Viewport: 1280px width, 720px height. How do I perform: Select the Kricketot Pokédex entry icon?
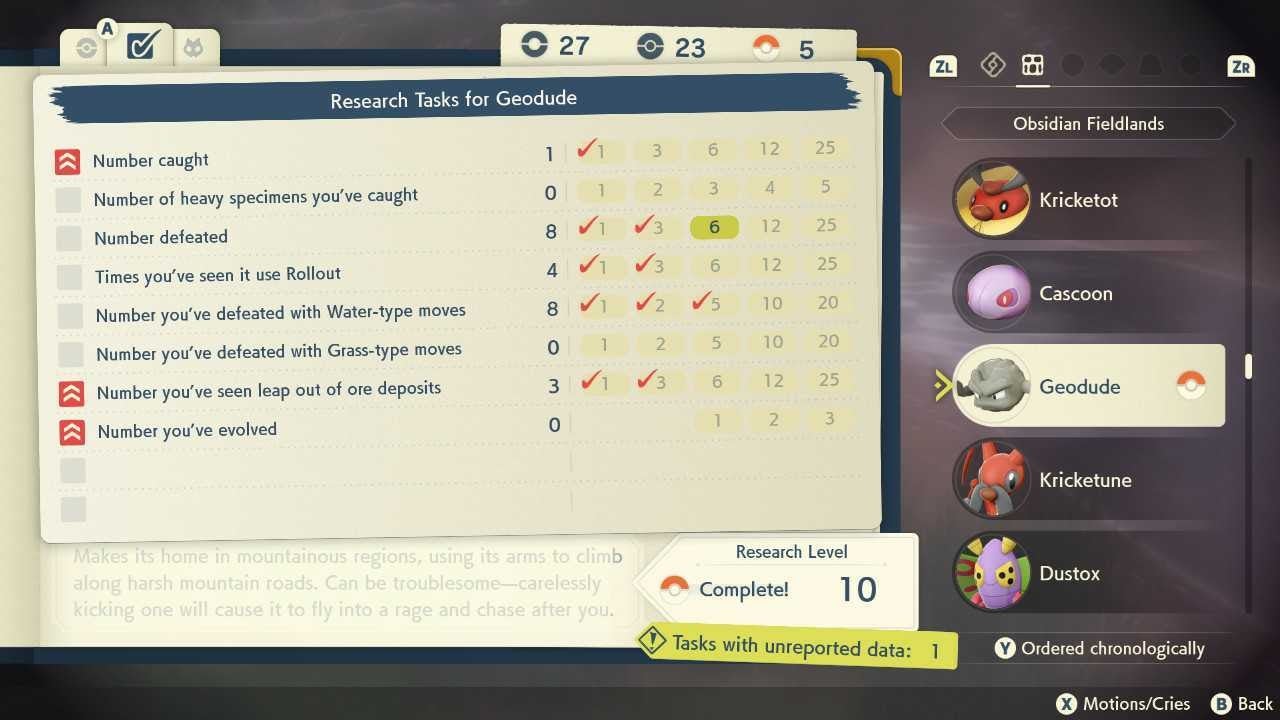tap(992, 199)
